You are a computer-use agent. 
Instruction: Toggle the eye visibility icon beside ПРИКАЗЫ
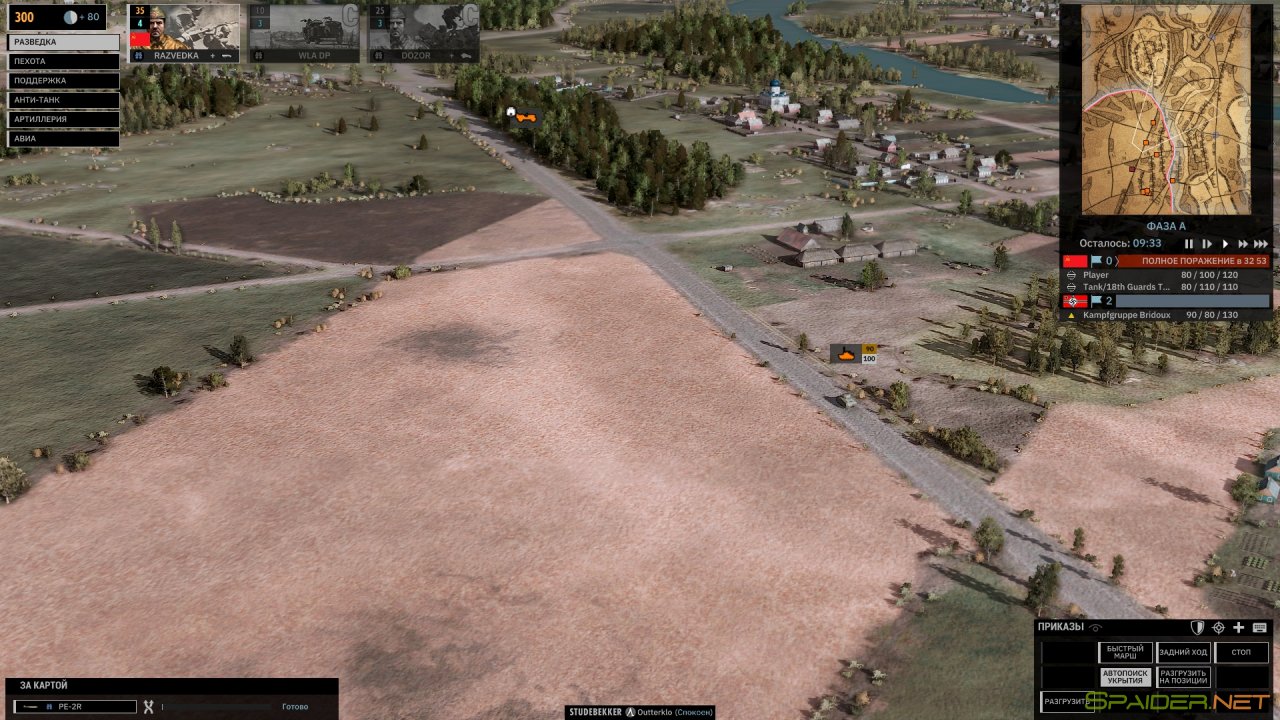[x=1095, y=627]
